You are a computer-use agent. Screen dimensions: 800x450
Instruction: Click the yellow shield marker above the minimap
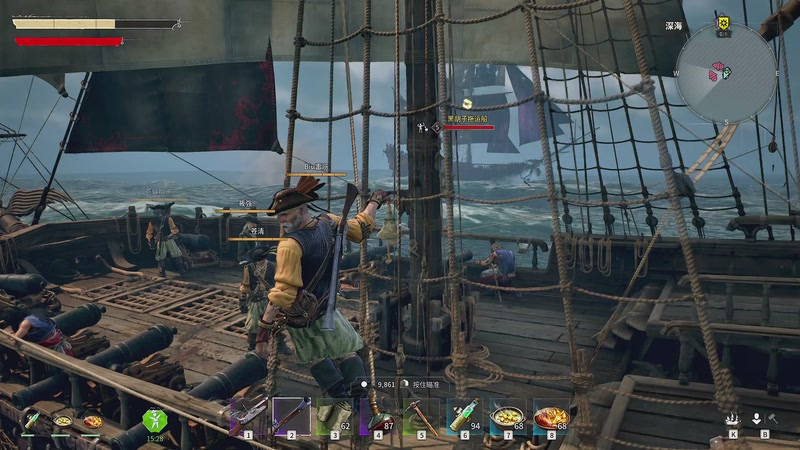point(723,22)
